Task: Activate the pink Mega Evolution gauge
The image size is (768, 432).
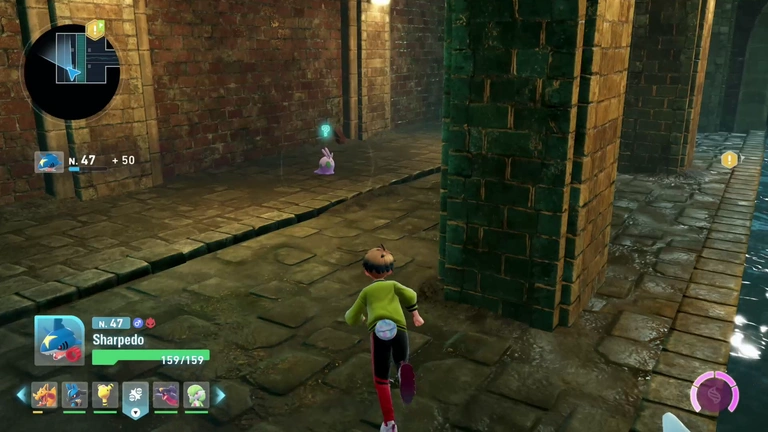Action: (715, 391)
